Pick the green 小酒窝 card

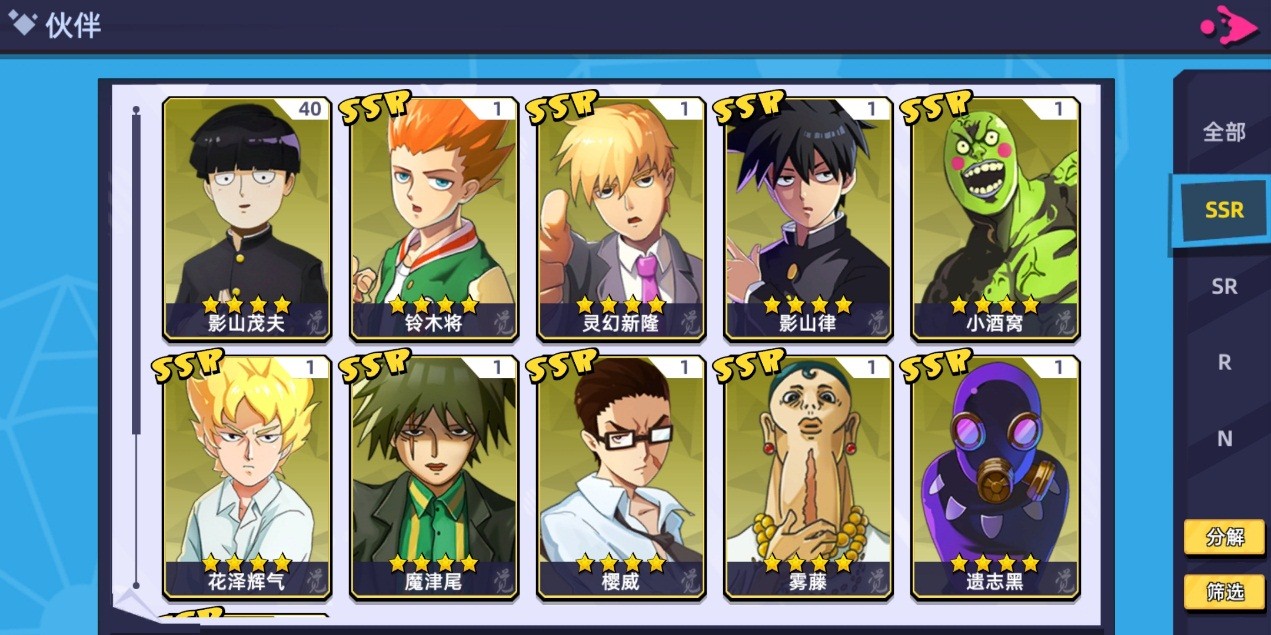[x=995, y=218]
